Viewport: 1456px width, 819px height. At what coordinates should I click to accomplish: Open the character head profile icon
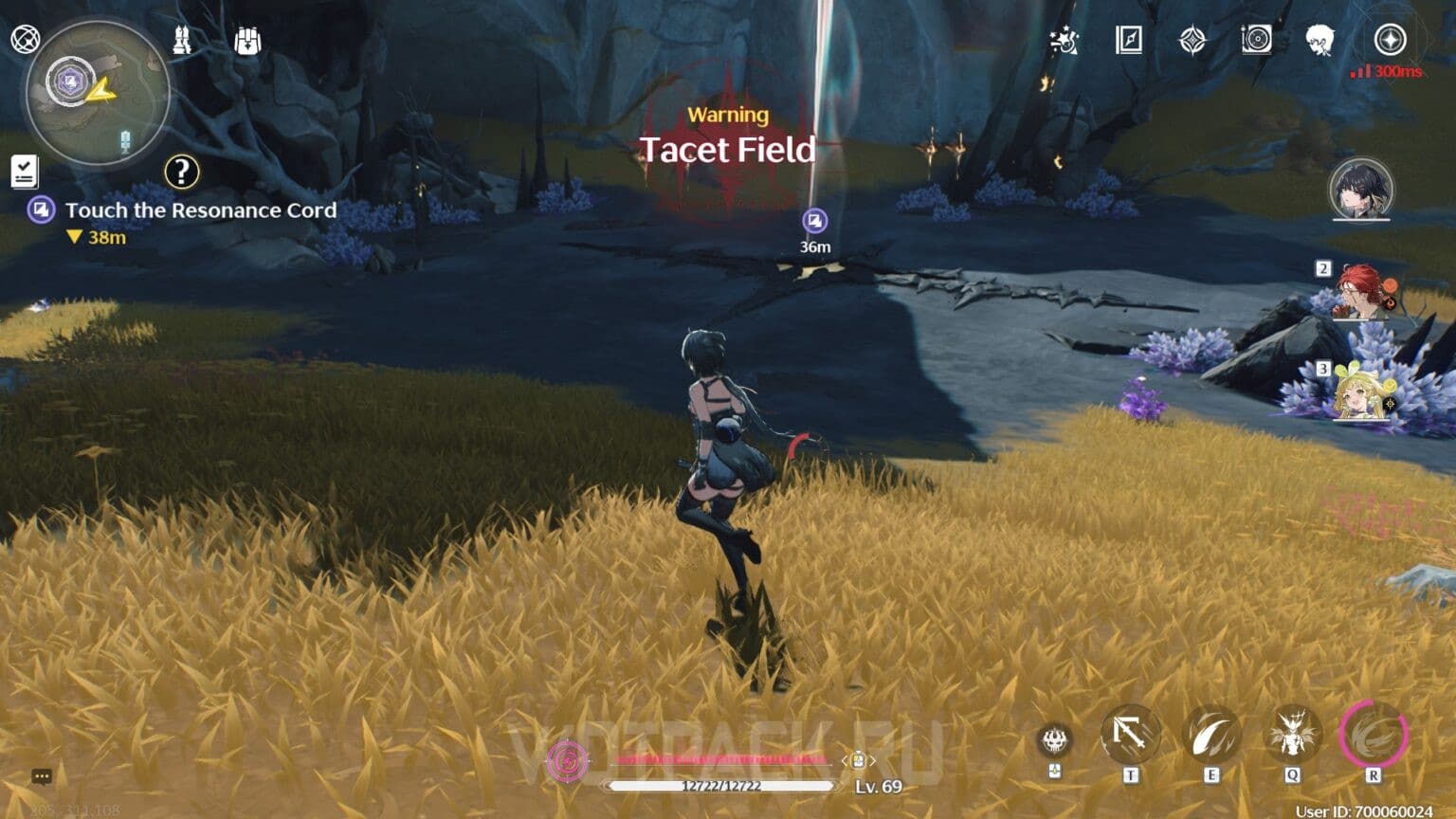click(1319, 41)
